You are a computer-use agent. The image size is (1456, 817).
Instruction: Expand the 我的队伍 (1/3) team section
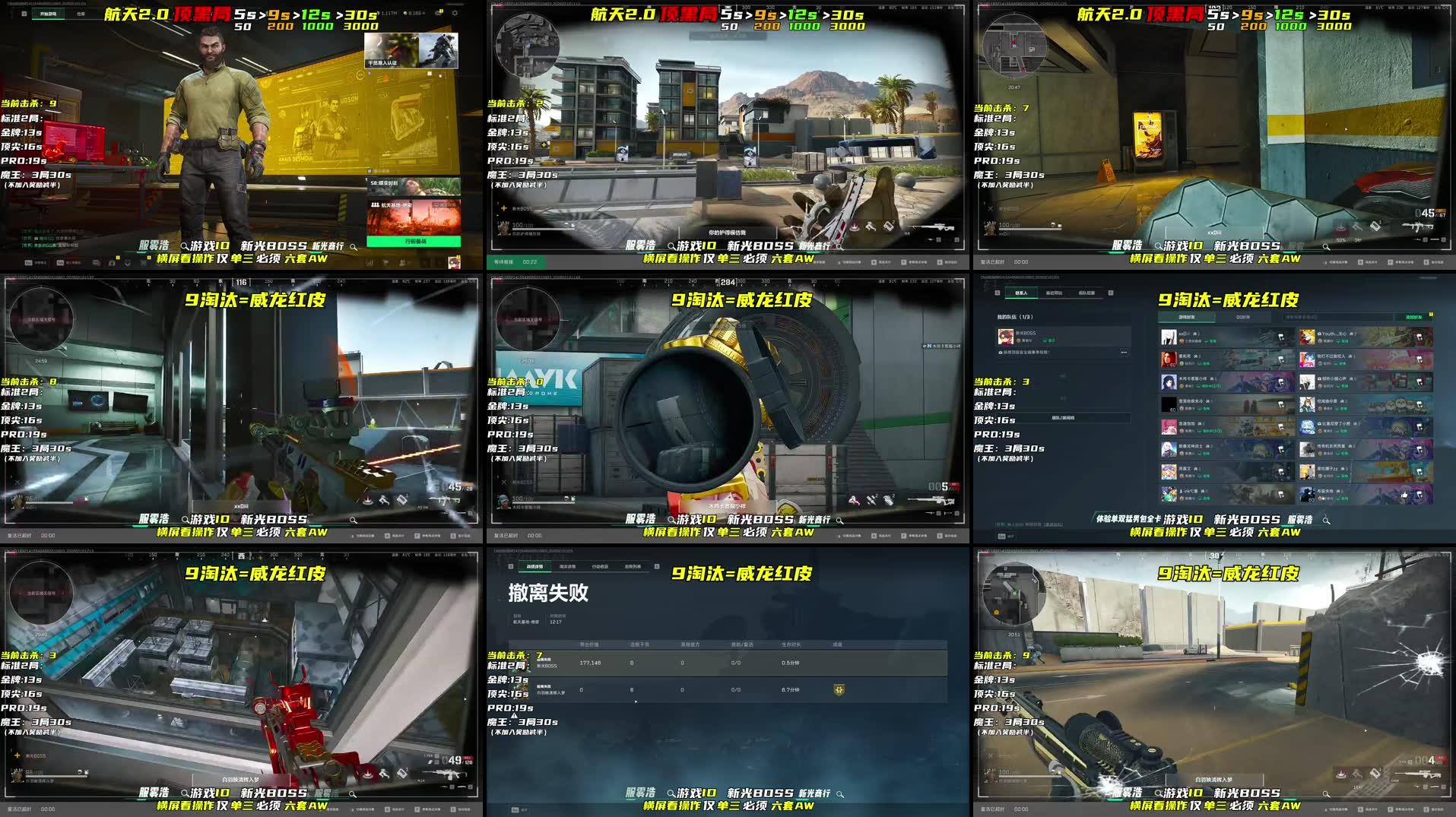click(1015, 317)
